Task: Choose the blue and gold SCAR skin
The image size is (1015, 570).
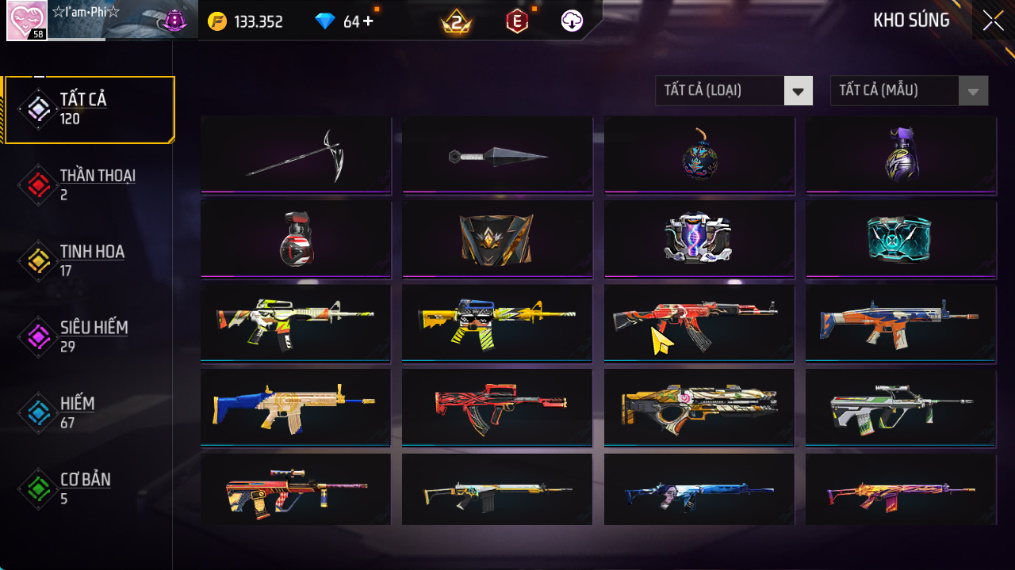Action: pyautogui.click(x=296, y=407)
